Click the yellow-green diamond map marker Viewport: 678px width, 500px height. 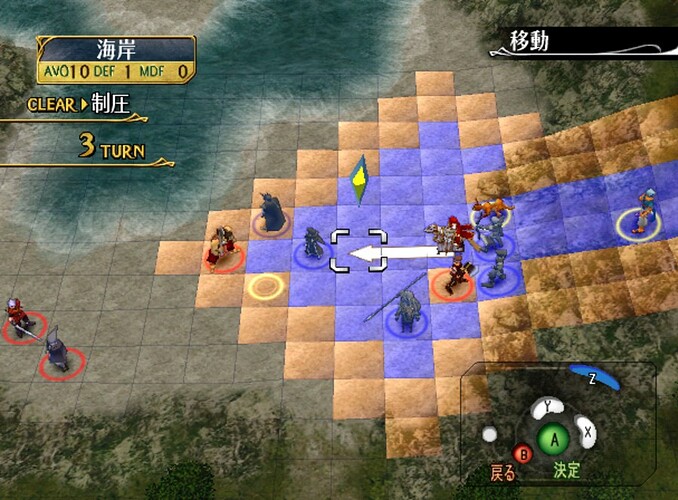[357, 180]
